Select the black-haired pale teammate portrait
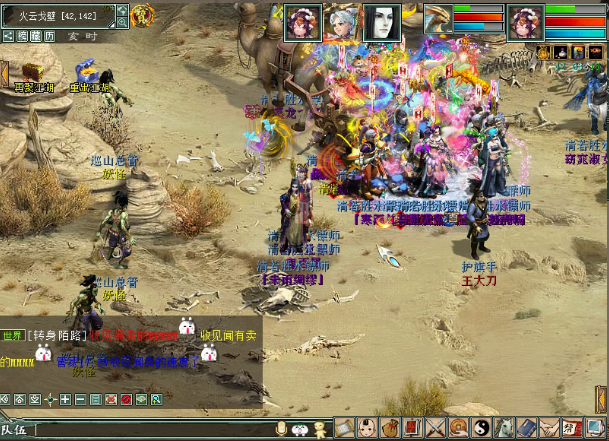Viewport: 609px width, 441px height. [x=381, y=20]
